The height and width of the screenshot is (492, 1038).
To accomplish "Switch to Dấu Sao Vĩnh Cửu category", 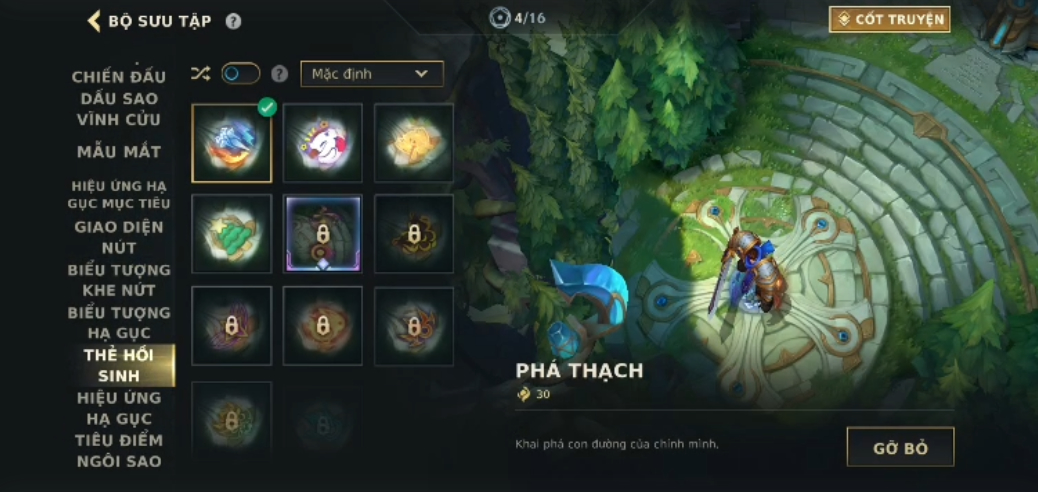I will click(x=119, y=109).
